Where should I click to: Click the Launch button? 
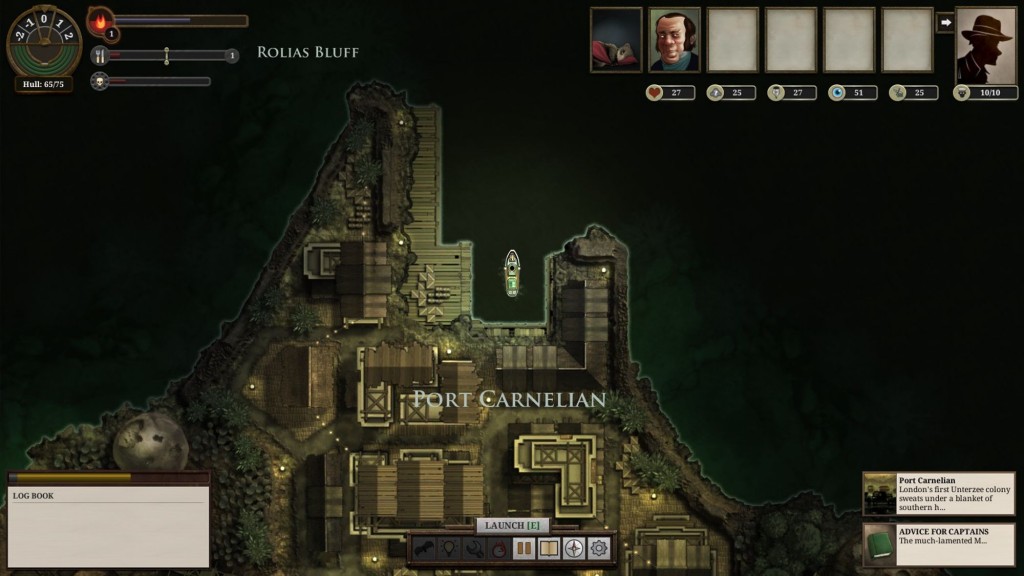(512, 526)
